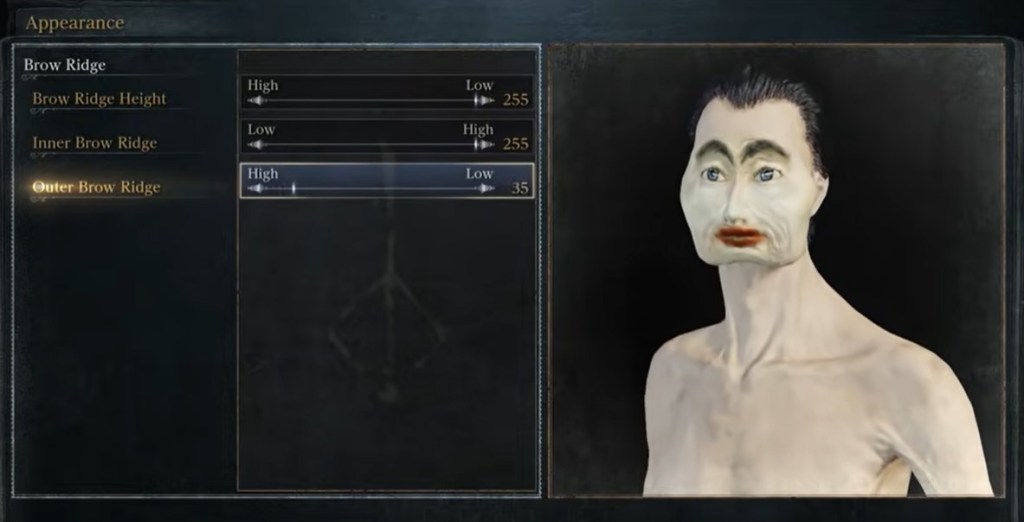Select the Outer Brow Ridge entry
Image resolution: width=1024 pixels, height=522 pixels.
pos(96,187)
